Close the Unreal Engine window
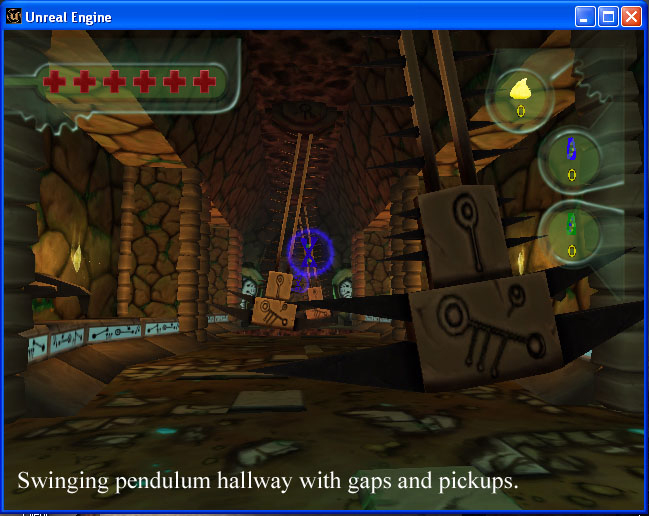The width and height of the screenshot is (649, 516). [x=632, y=17]
